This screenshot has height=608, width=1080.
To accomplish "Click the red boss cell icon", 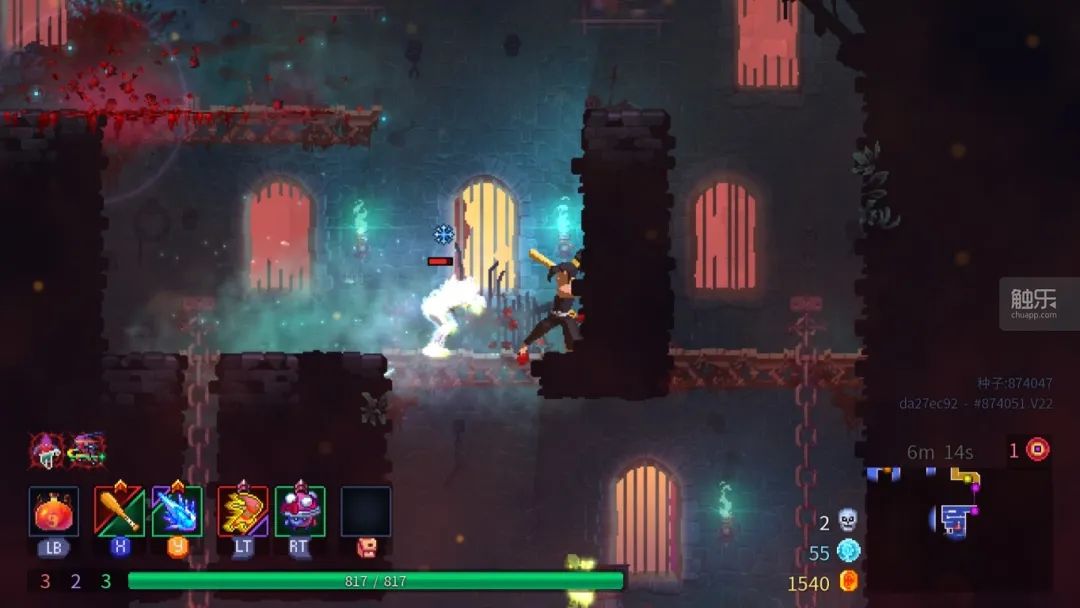I will 1038,449.
